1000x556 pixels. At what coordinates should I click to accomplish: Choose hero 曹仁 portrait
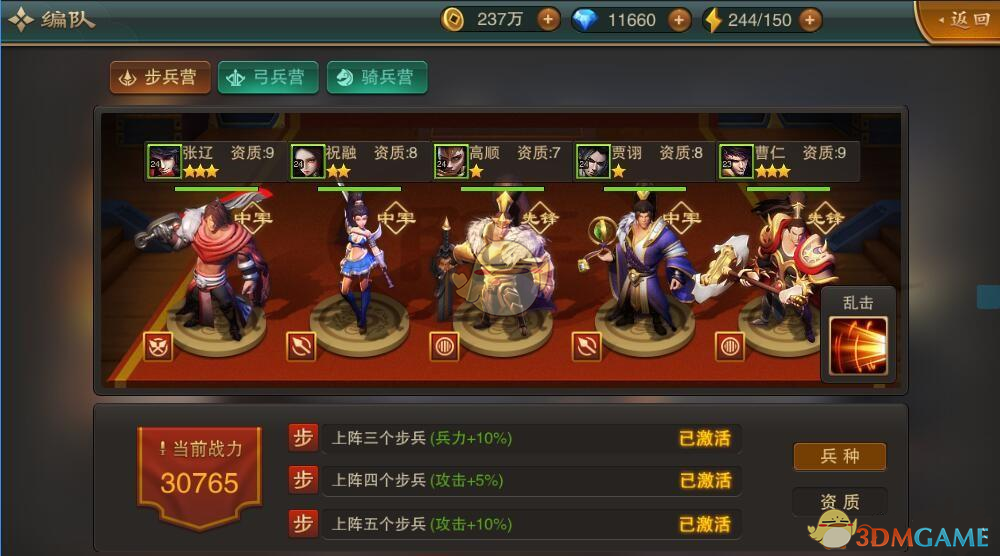pyautogui.click(x=735, y=161)
